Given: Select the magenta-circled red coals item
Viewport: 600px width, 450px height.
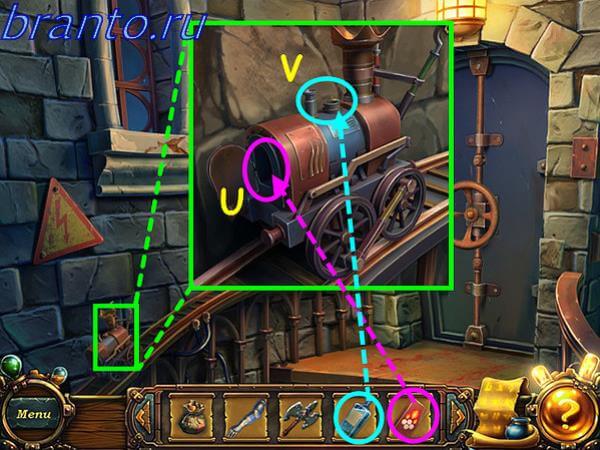Looking at the screenshot, I should 410,414.
